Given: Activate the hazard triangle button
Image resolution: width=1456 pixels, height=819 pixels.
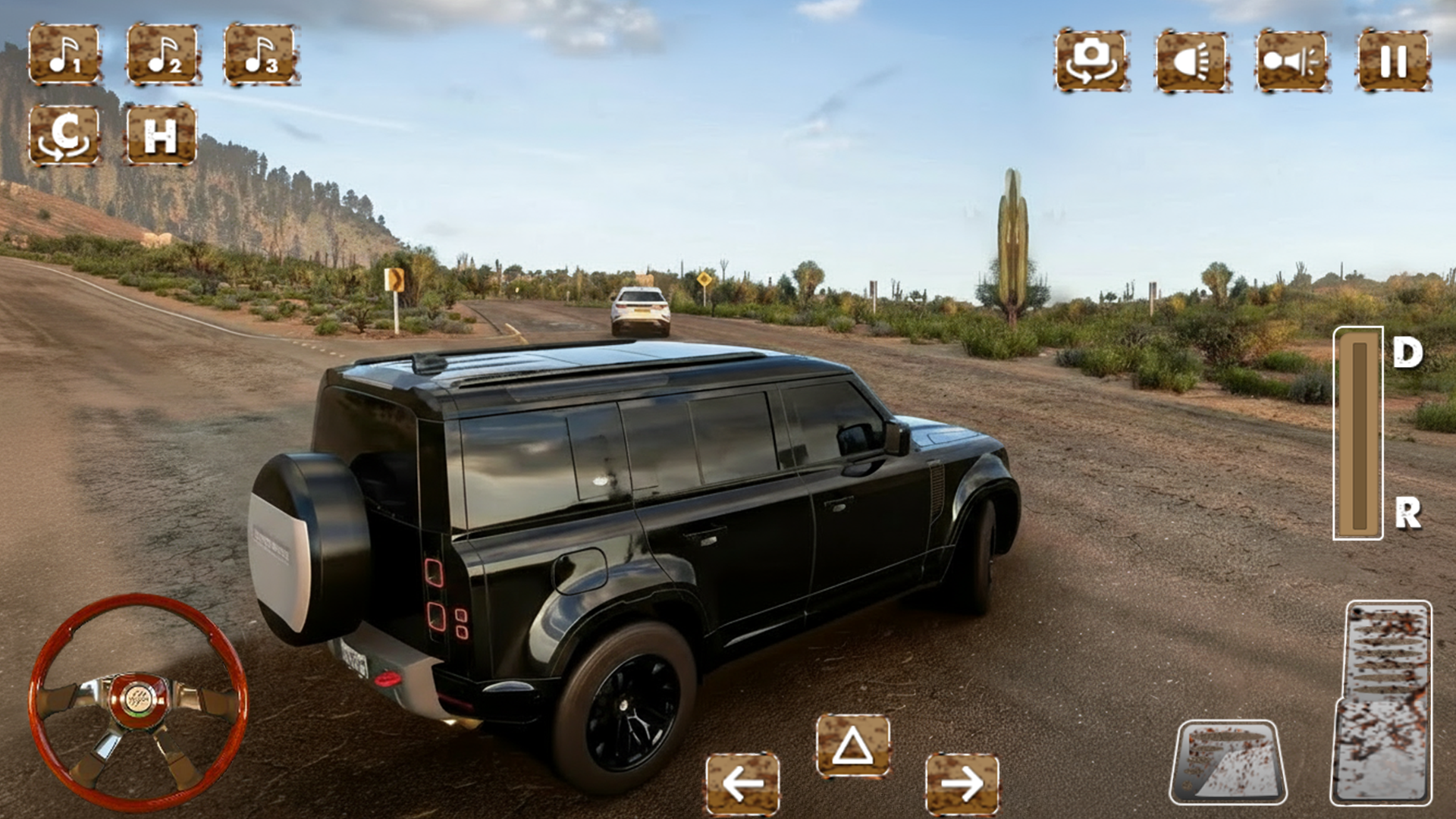Looking at the screenshot, I should tap(853, 746).
